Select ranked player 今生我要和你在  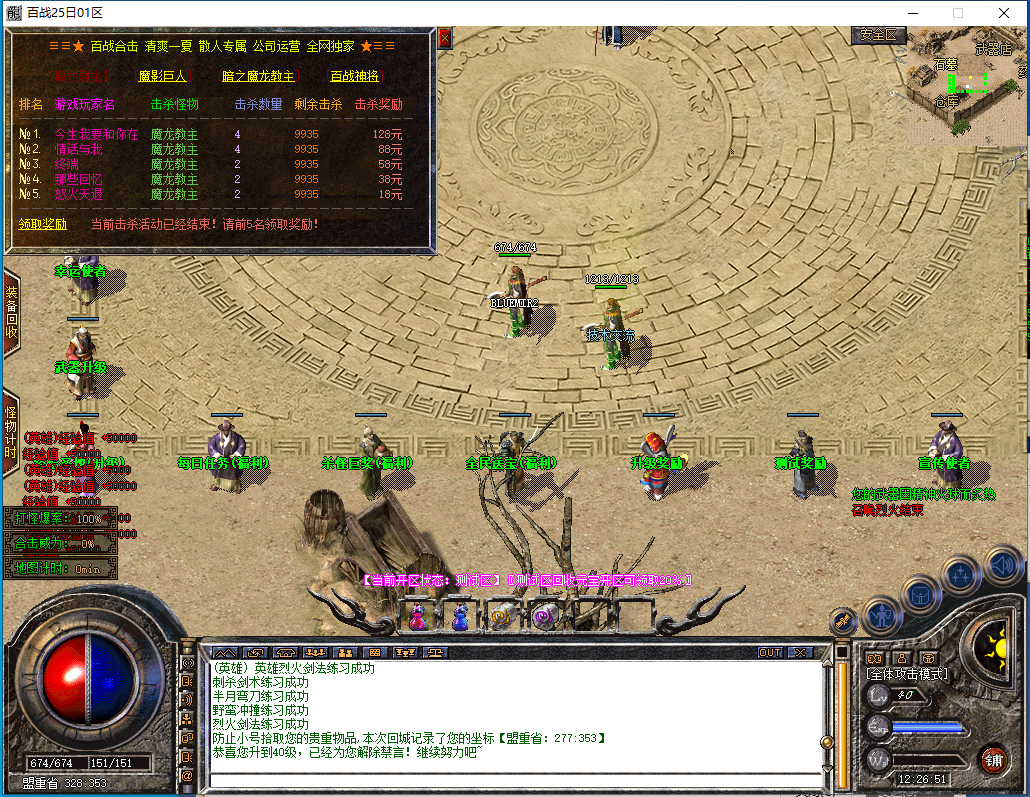coord(97,134)
